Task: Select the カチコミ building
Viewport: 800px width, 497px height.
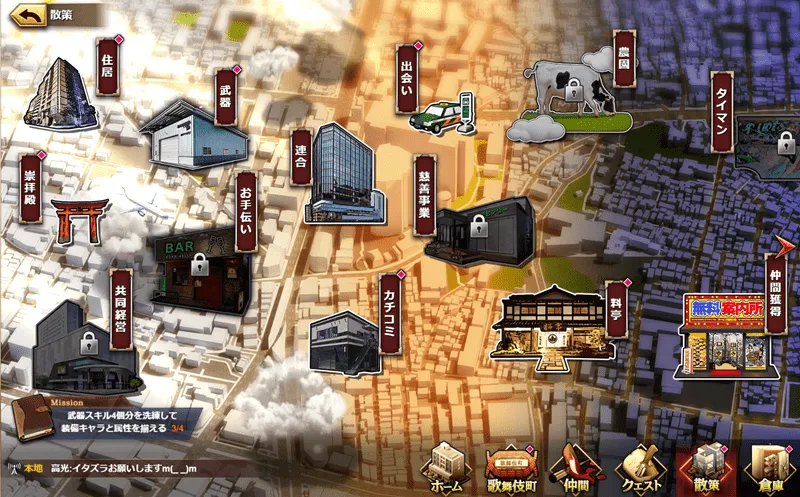Action: click(342, 338)
